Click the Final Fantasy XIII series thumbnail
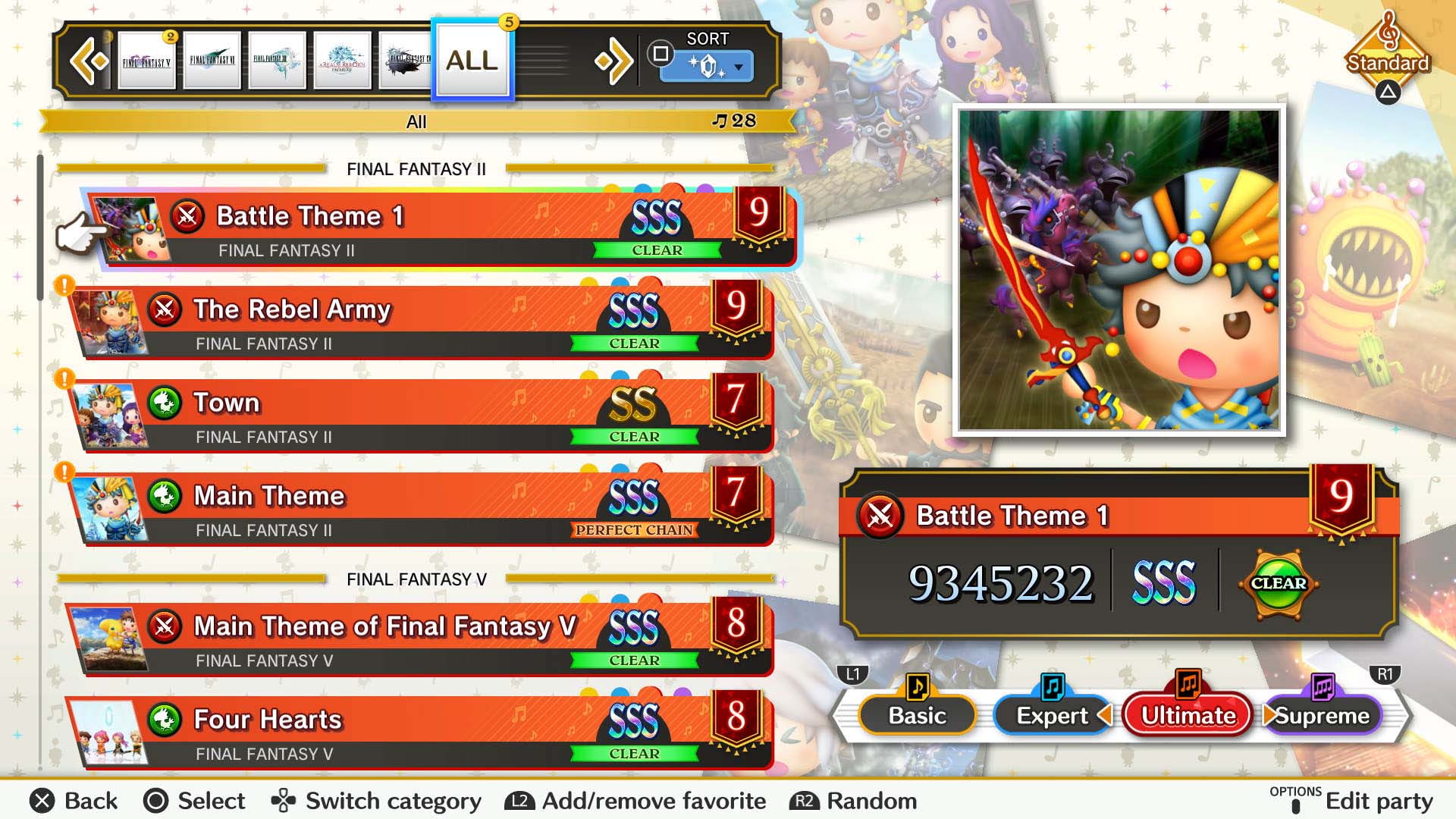This screenshot has height=819, width=1456. pos(277,59)
